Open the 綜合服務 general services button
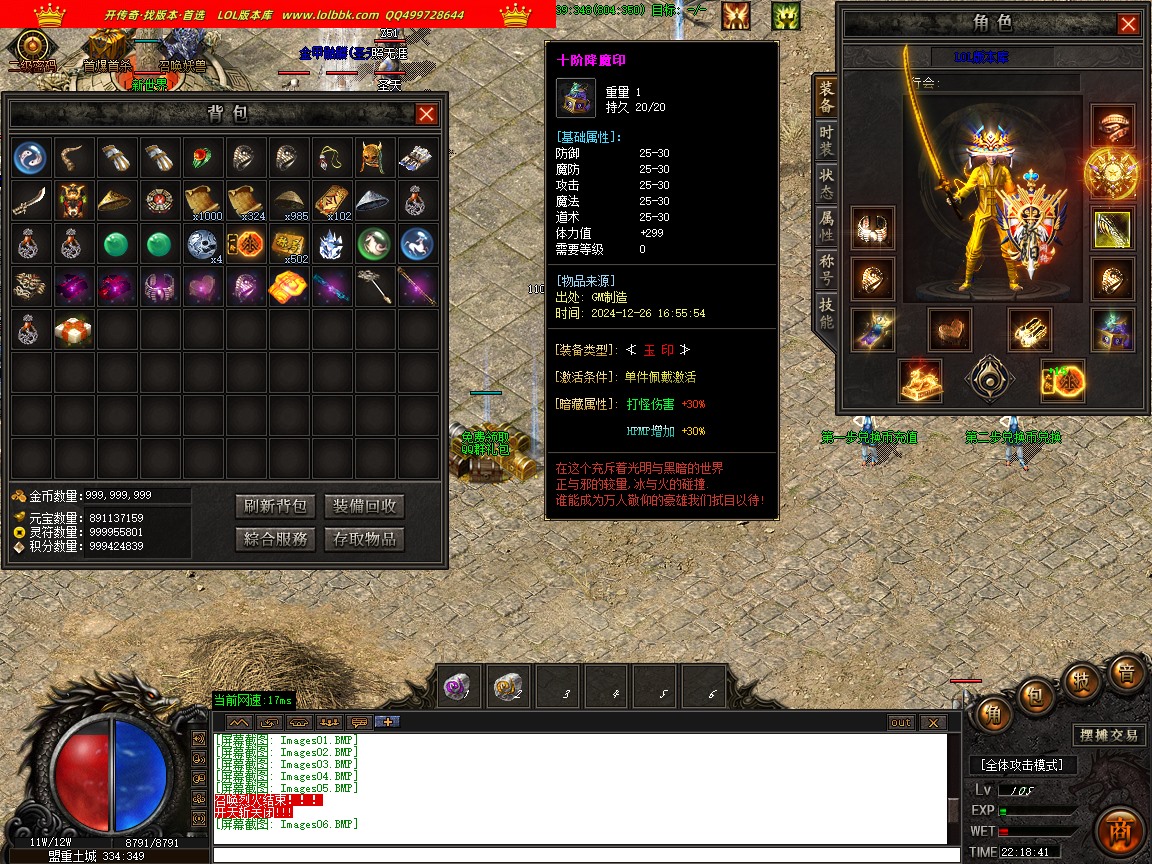Viewport: 1152px width, 864px height. click(276, 539)
